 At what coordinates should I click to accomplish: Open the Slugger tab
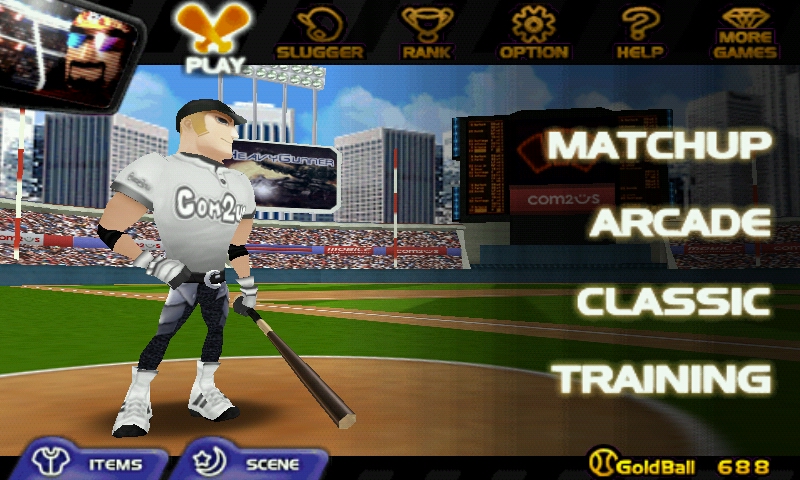[320, 33]
